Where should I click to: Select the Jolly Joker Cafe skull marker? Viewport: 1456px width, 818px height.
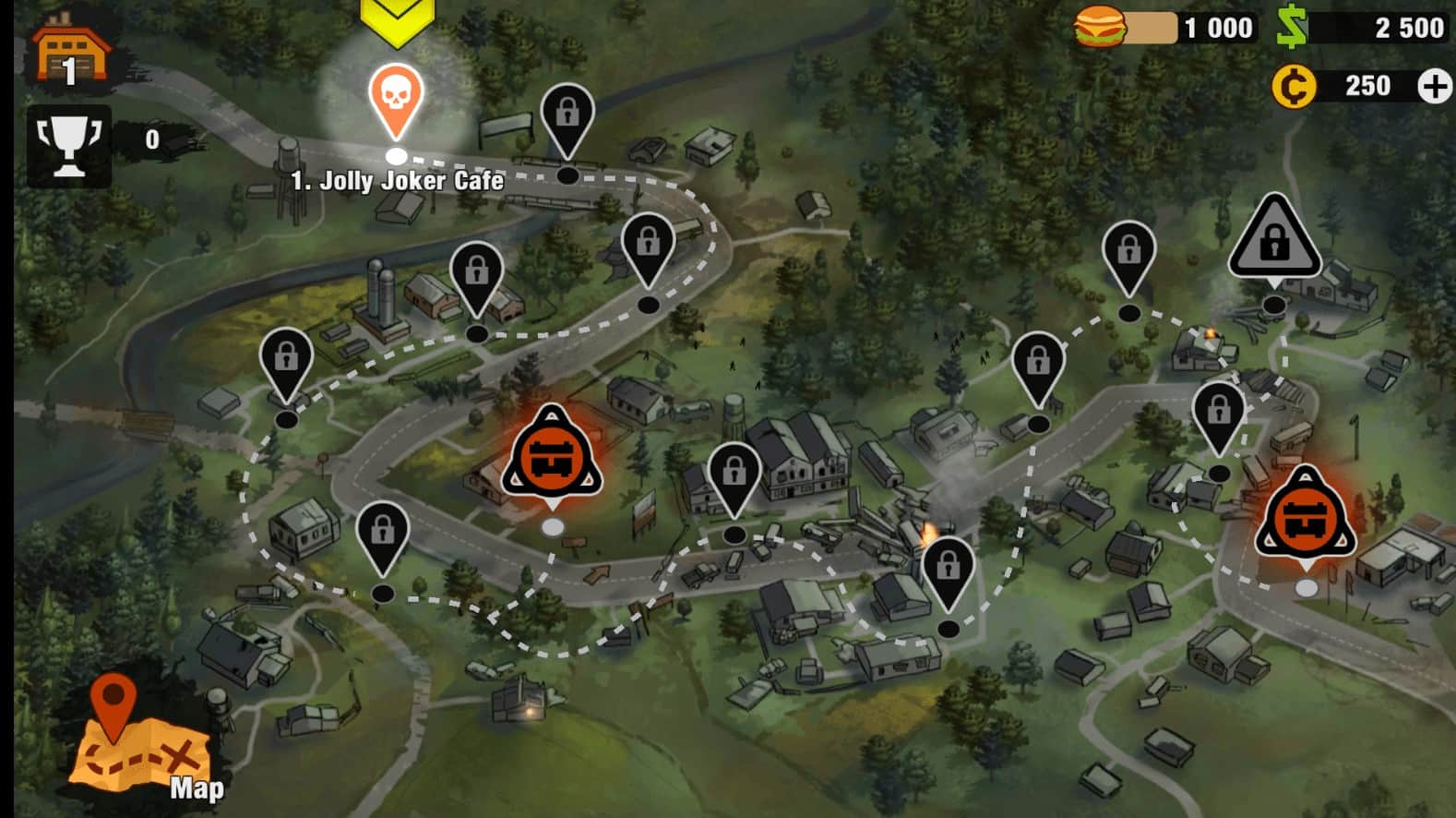[396, 98]
